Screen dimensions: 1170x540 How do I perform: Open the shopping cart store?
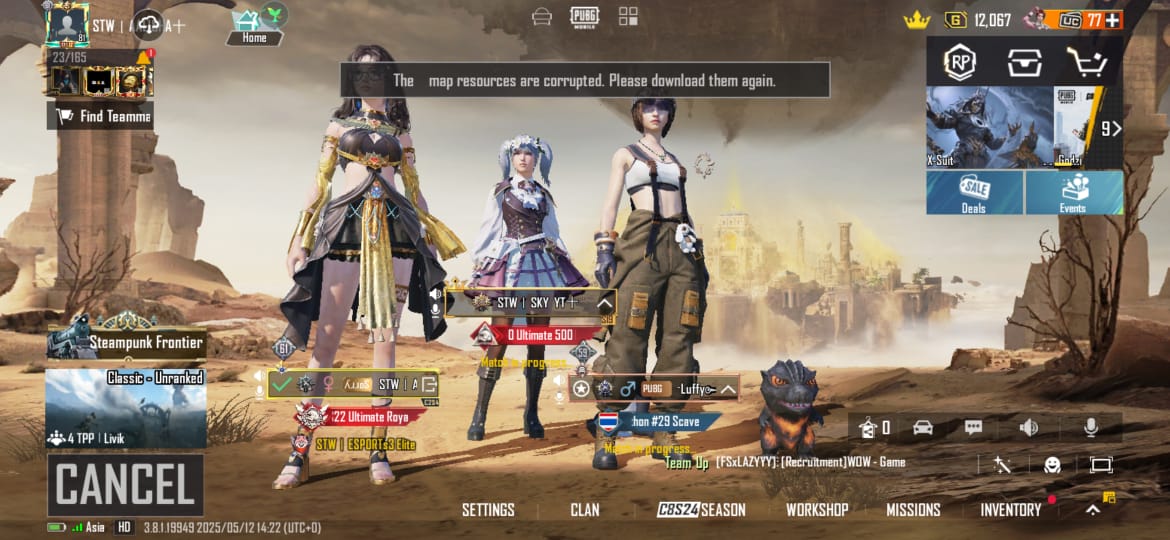click(1085, 62)
